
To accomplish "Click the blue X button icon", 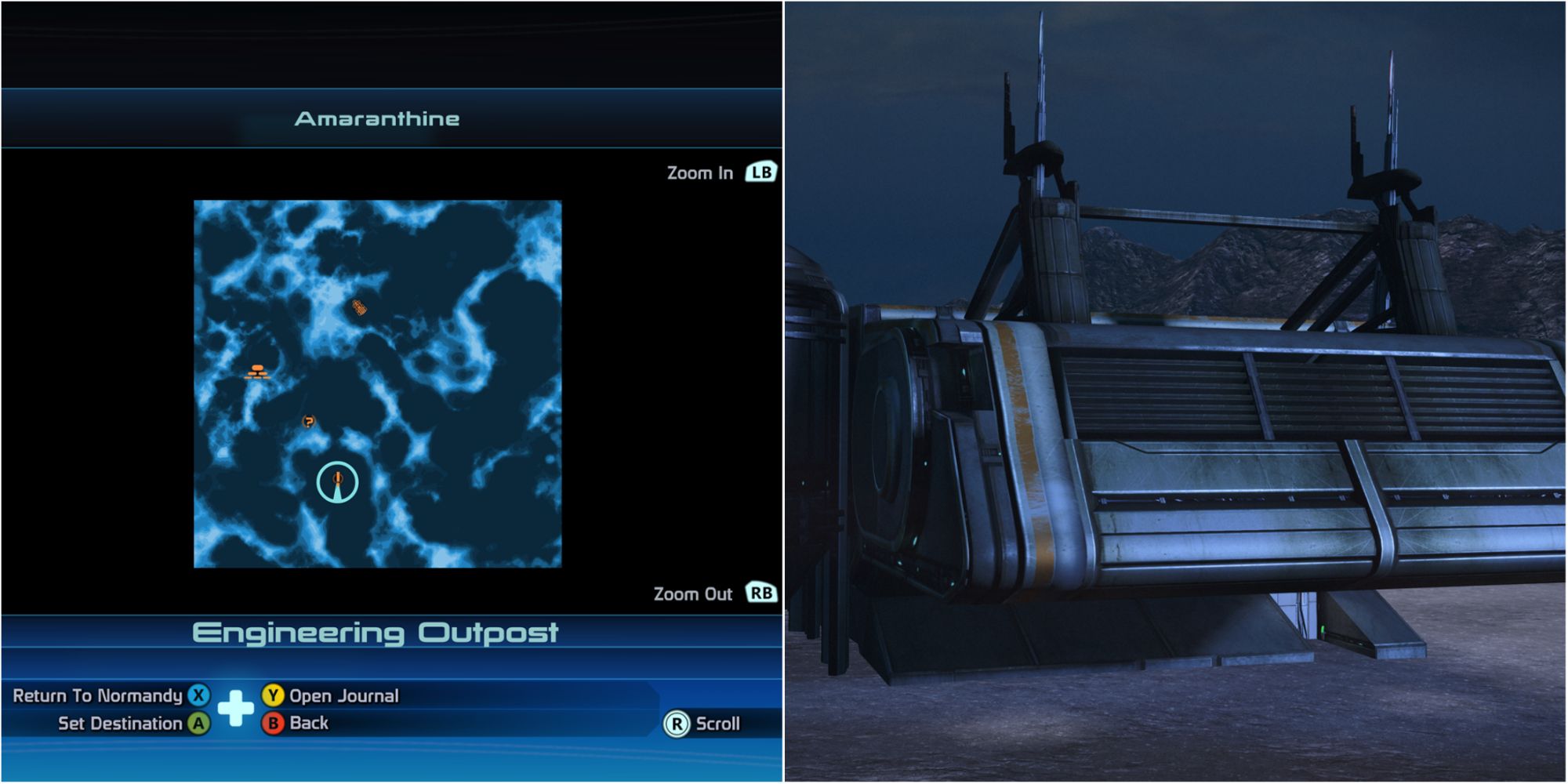I will [x=200, y=695].
